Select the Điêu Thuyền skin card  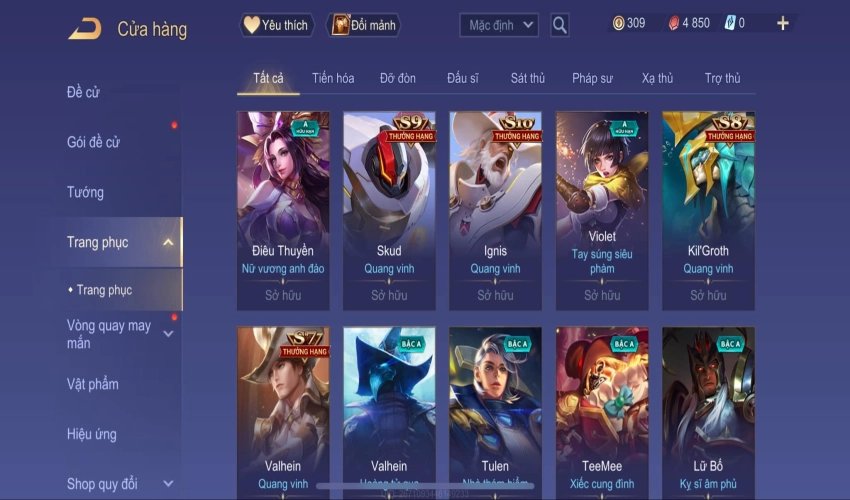pyautogui.click(x=283, y=209)
